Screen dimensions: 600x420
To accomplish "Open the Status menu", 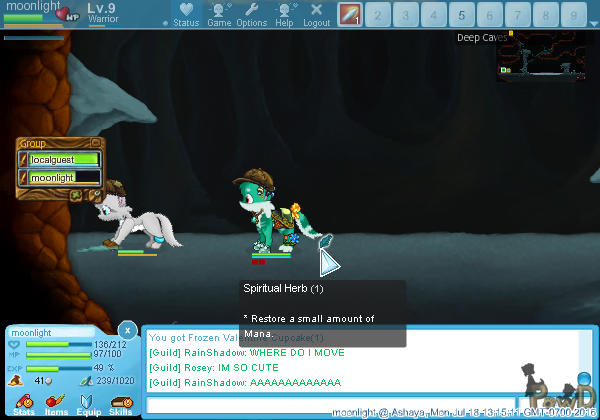I will coord(185,13).
